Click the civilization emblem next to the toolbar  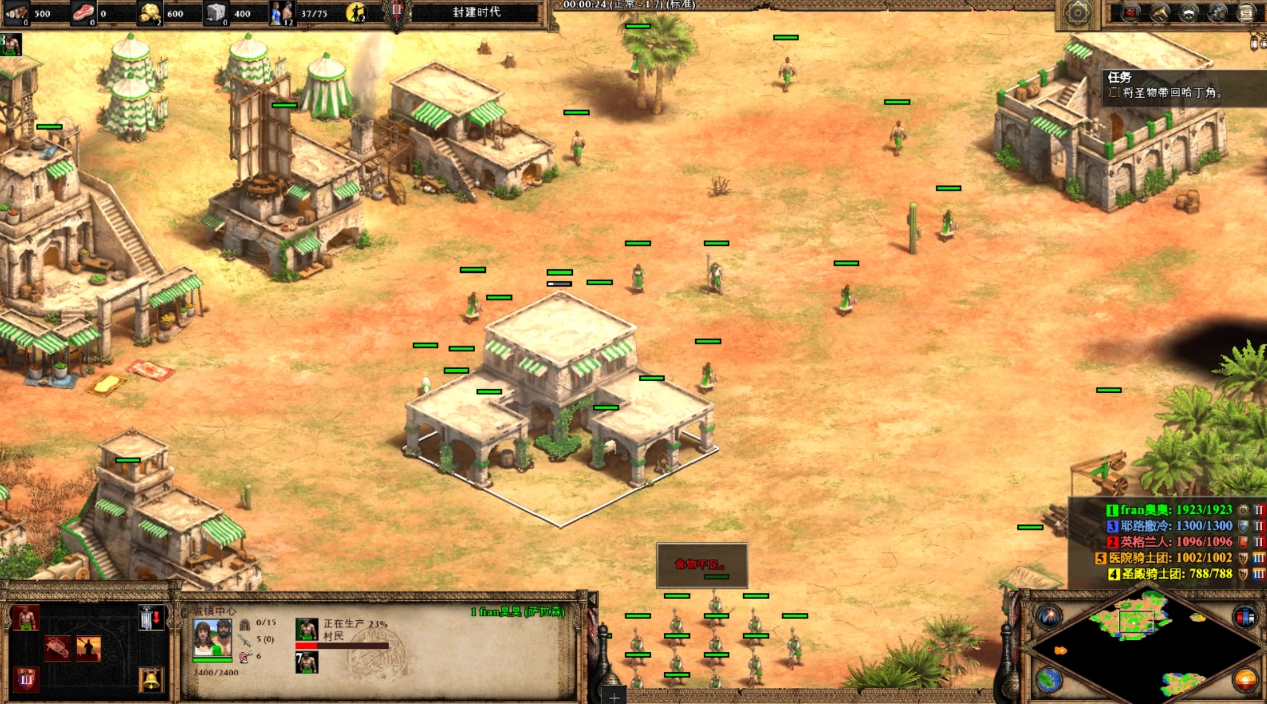1077,13
